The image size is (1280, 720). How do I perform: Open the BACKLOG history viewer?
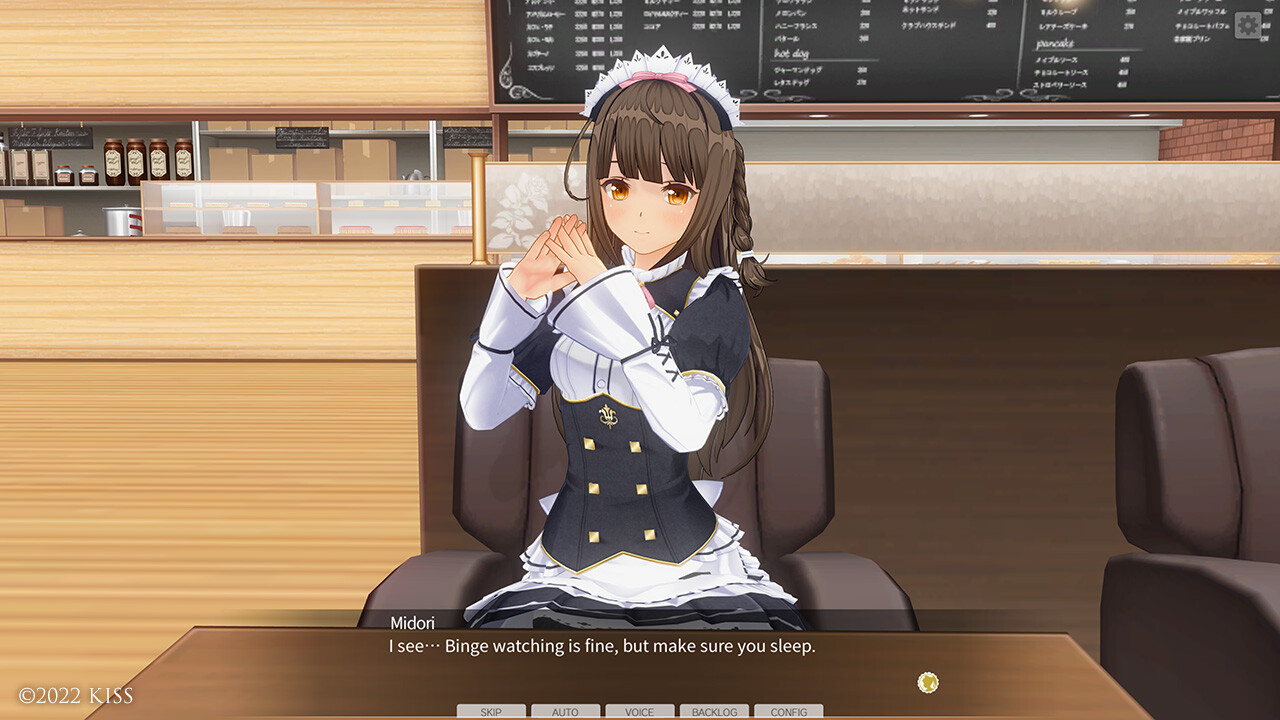click(714, 711)
